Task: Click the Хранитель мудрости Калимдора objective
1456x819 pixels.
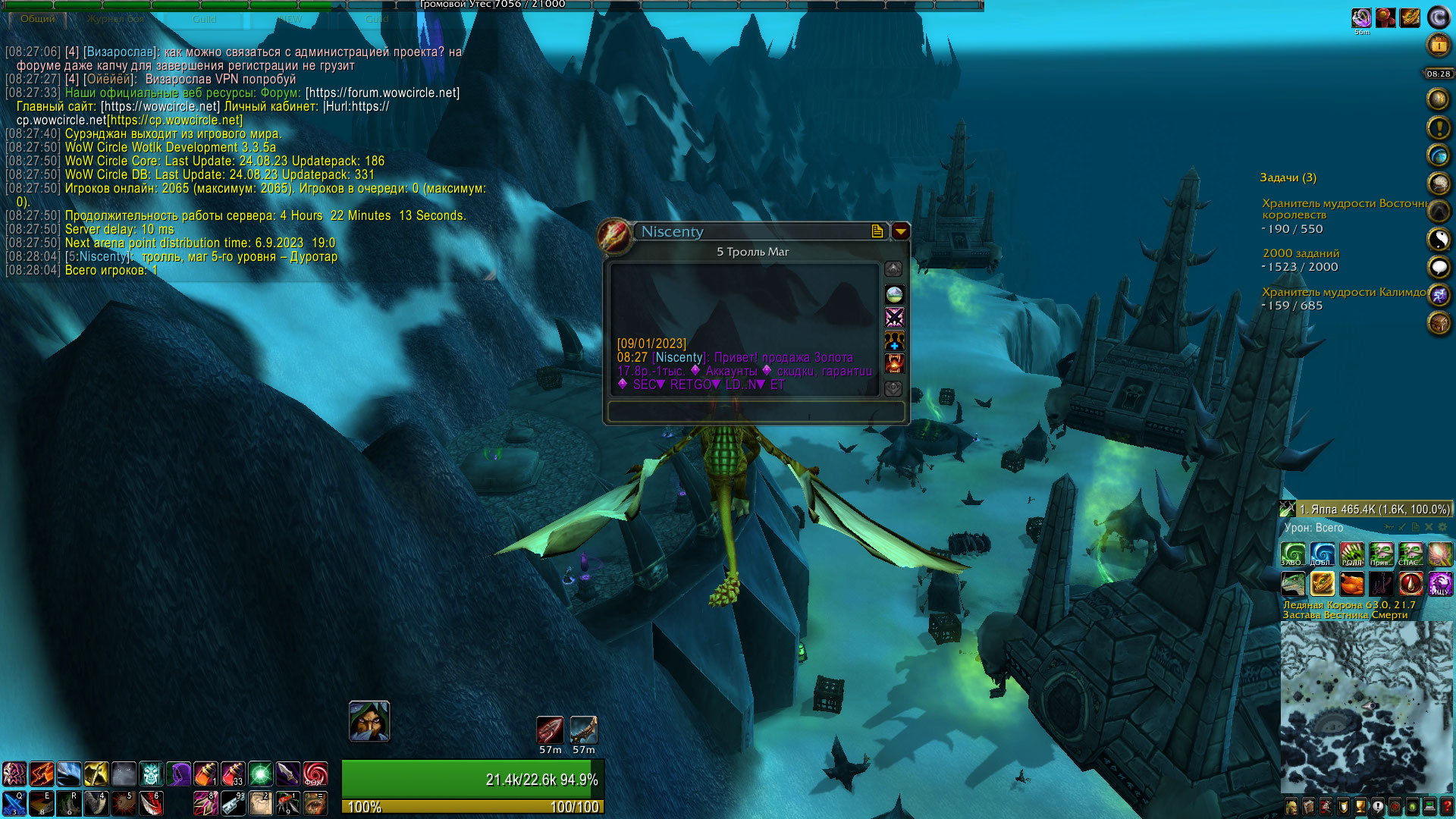Action: tap(1343, 292)
